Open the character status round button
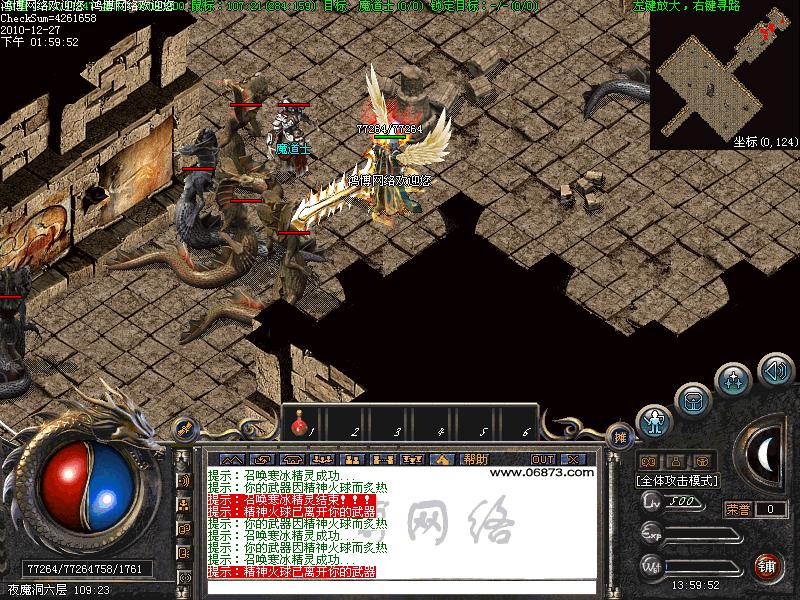This screenshot has height=600, width=800. (654, 423)
